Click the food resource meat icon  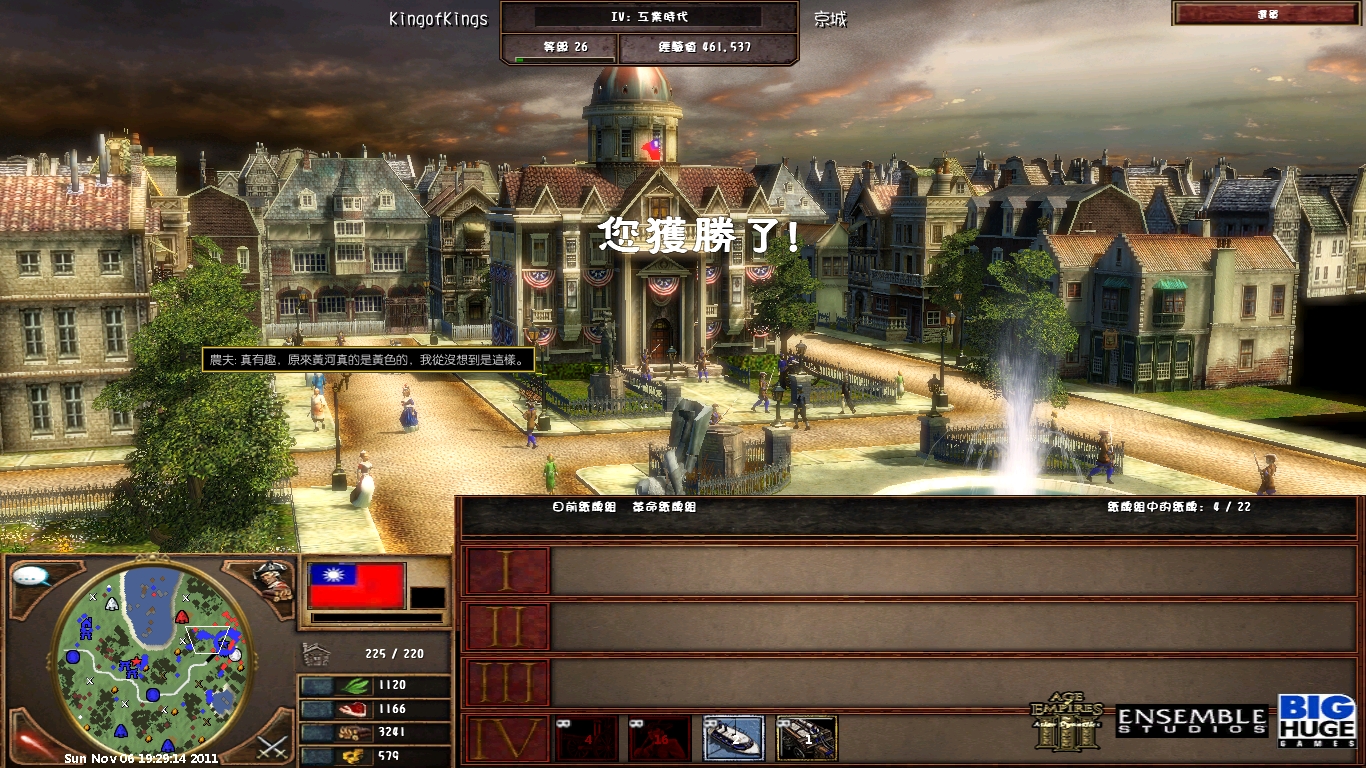354,708
